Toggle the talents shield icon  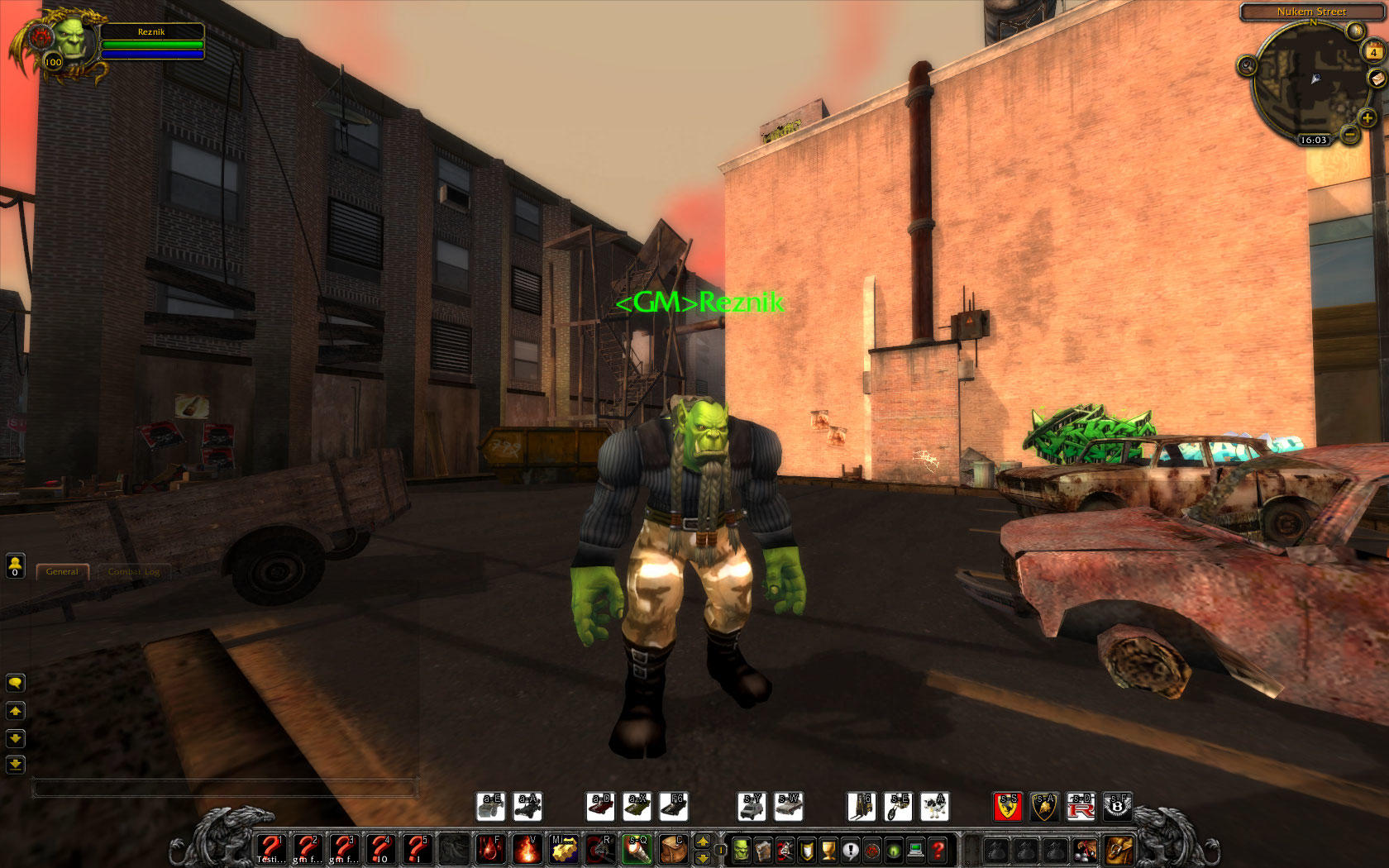806,851
